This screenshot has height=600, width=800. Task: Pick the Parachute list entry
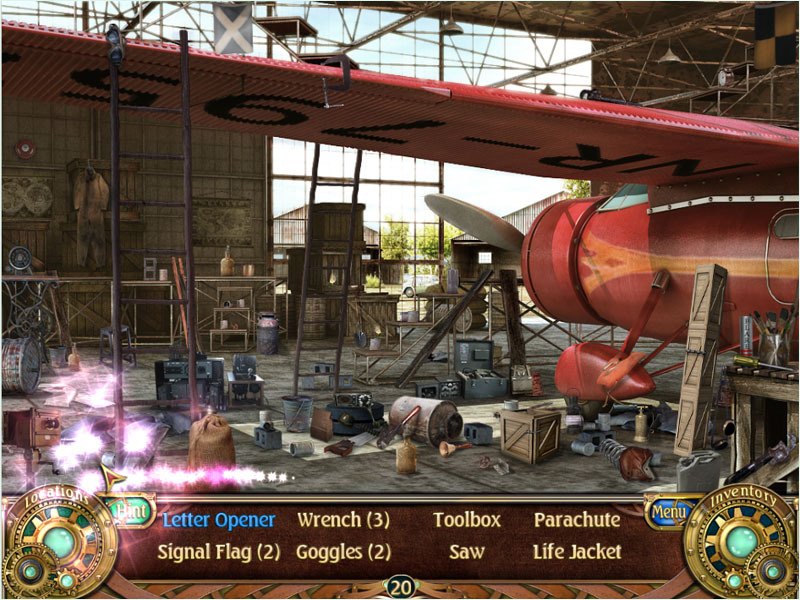(x=577, y=520)
